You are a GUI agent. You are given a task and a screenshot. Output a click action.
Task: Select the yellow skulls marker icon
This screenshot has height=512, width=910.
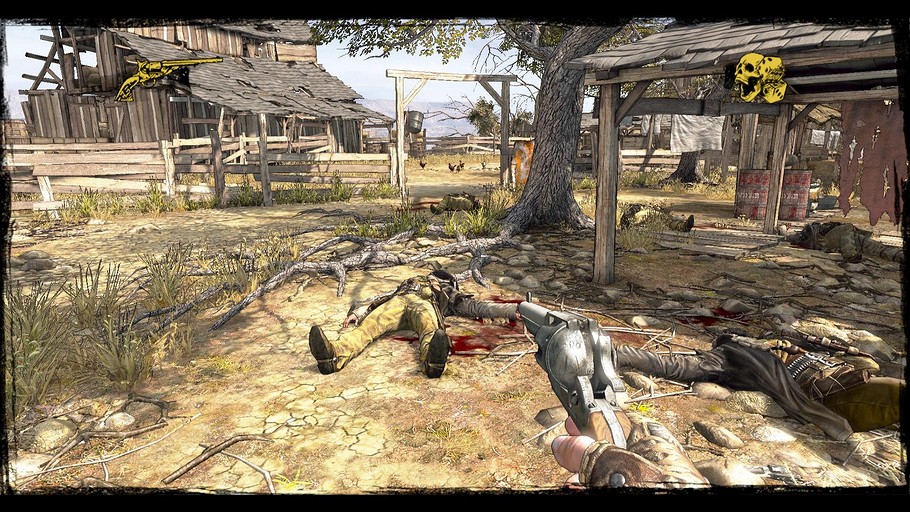760,77
